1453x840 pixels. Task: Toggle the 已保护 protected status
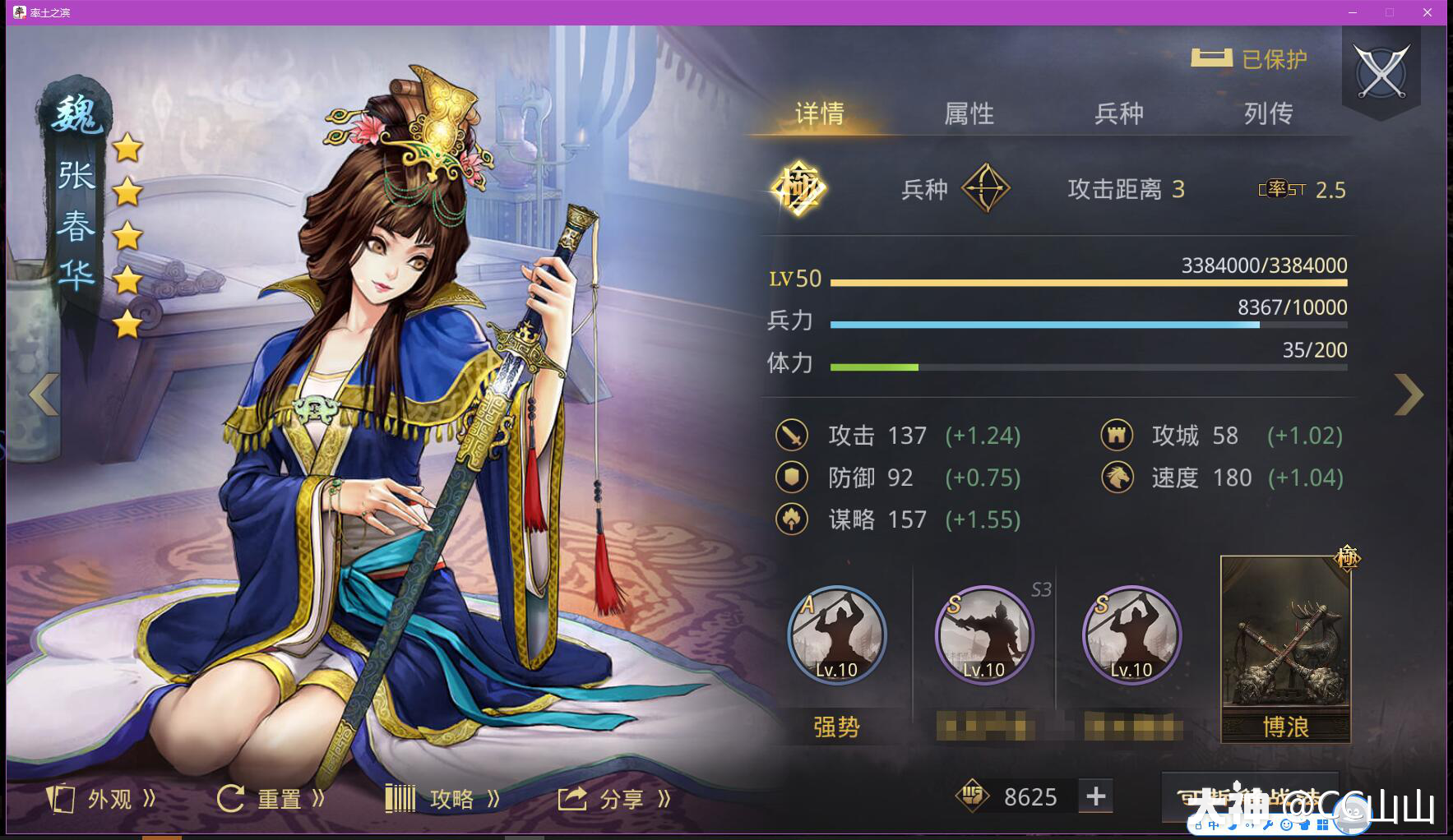1250,58
